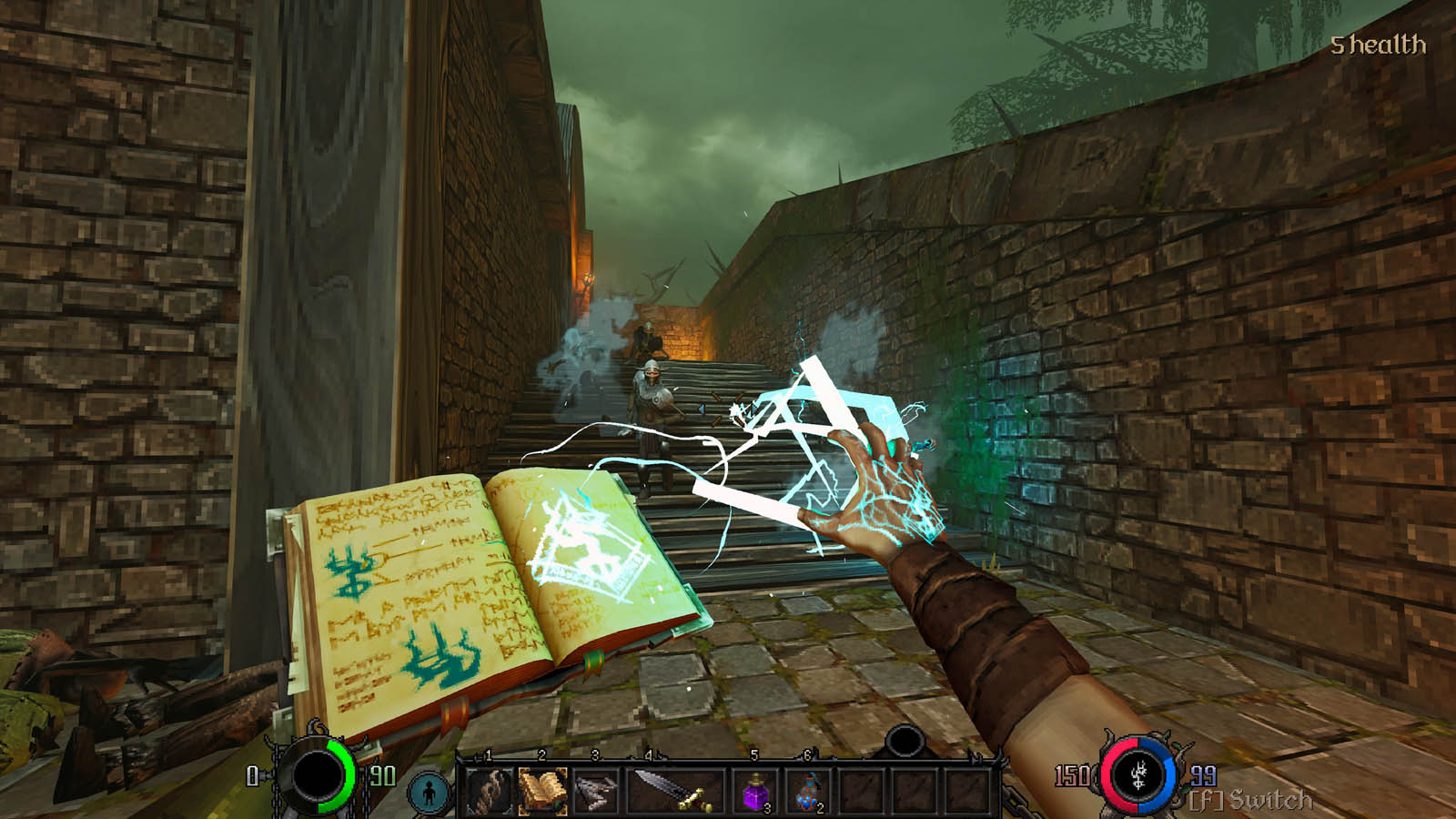Use the blue orb flask in slot 6
The image size is (1456, 819).
809,791
